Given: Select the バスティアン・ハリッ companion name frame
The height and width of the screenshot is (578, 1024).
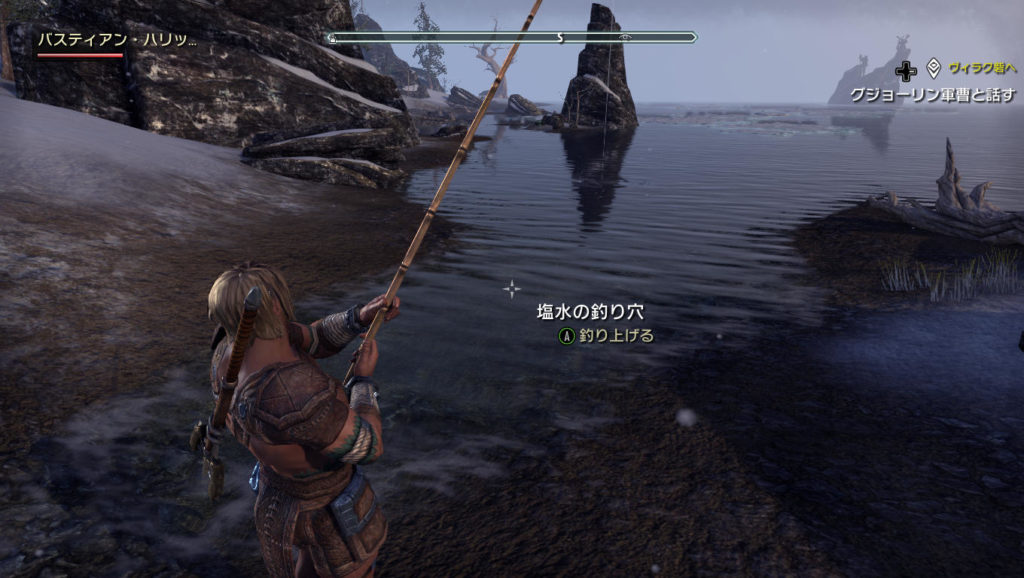Looking at the screenshot, I should click(117, 41).
